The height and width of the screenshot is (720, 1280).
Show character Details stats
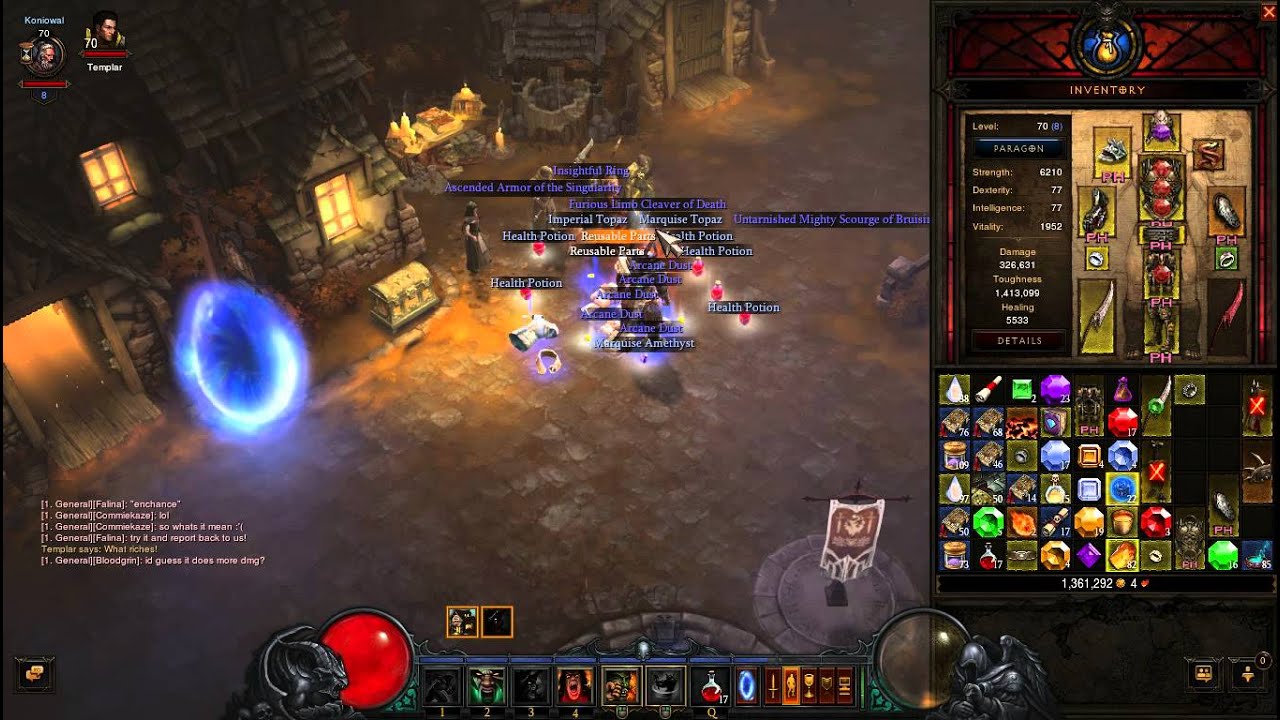click(1018, 341)
